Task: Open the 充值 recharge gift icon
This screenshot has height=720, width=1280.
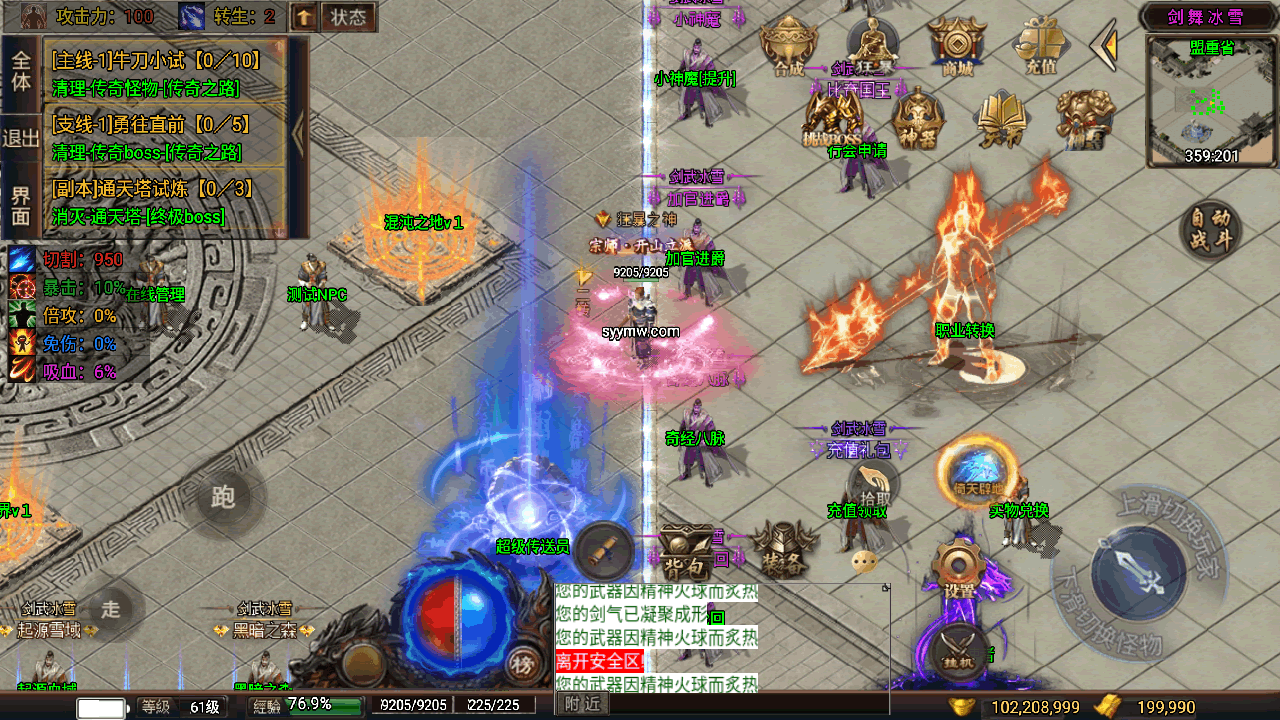Action: pos(1040,45)
